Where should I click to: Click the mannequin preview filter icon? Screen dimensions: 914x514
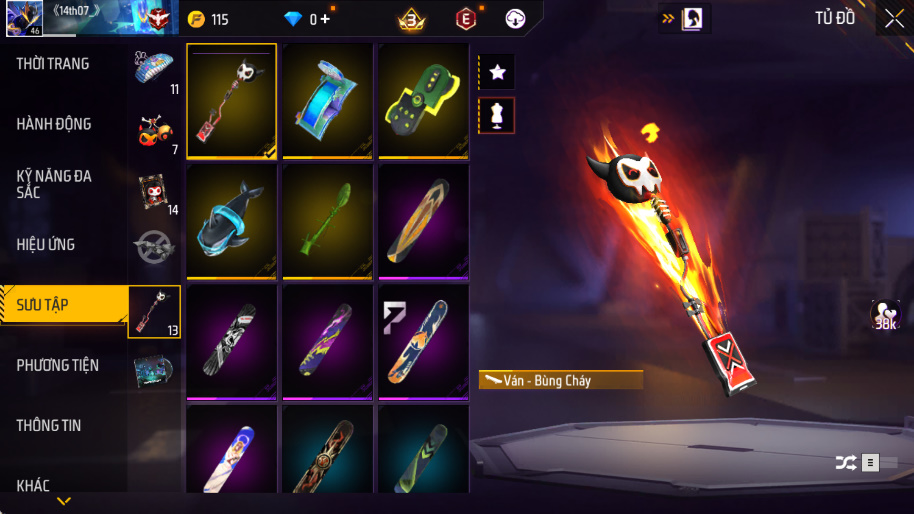pyautogui.click(x=497, y=114)
